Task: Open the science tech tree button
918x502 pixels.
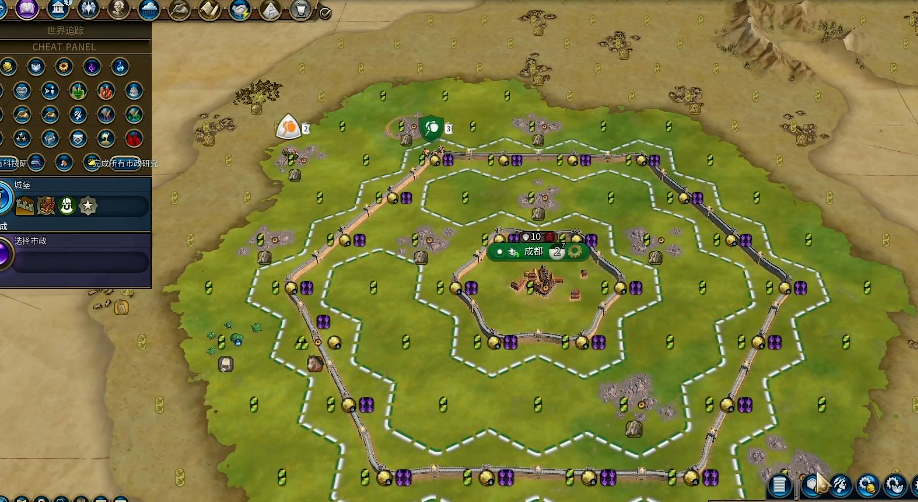Action: (x=5, y=10)
